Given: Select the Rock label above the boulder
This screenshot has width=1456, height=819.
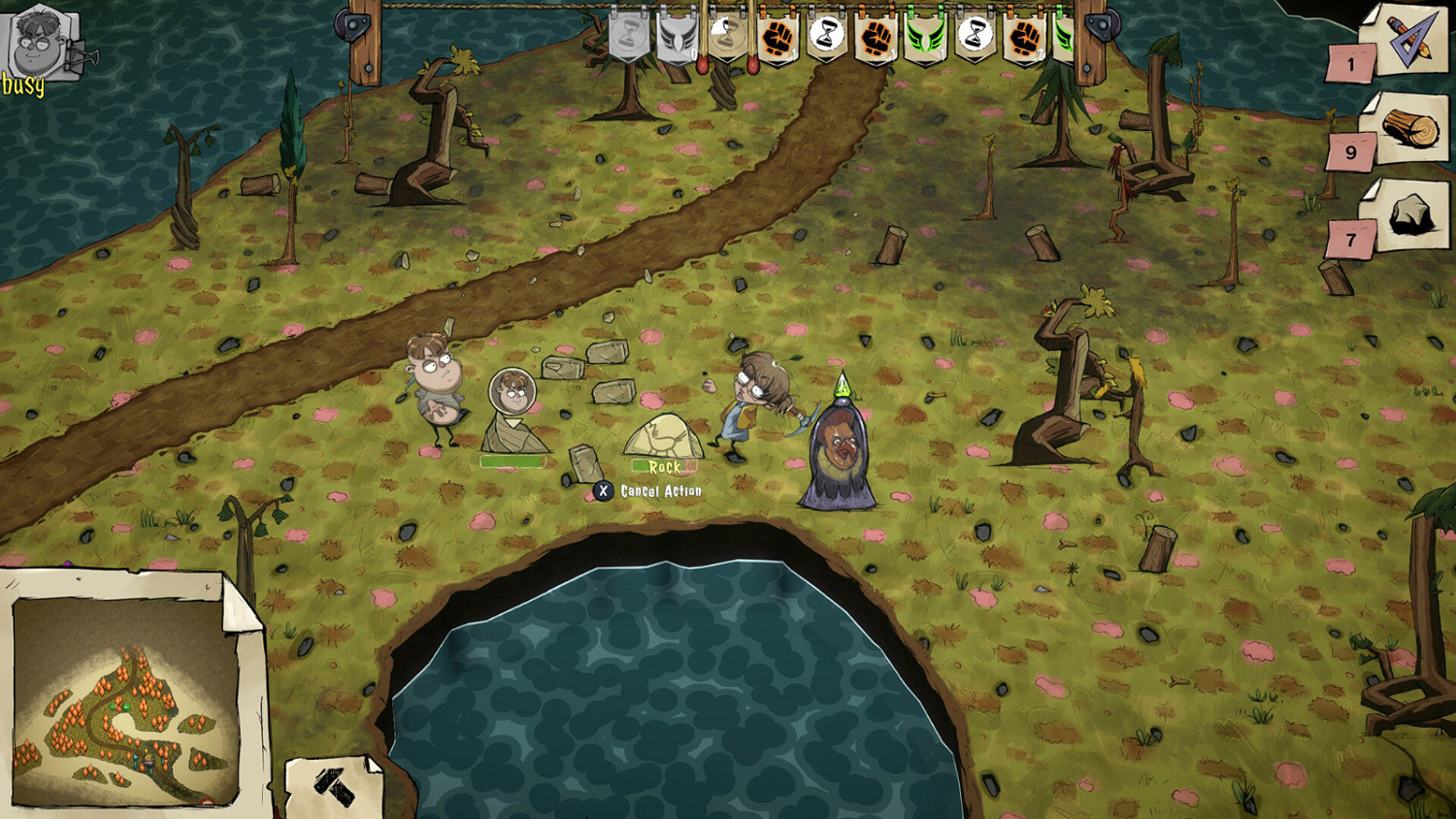Looking at the screenshot, I should click(x=663, y=466).
